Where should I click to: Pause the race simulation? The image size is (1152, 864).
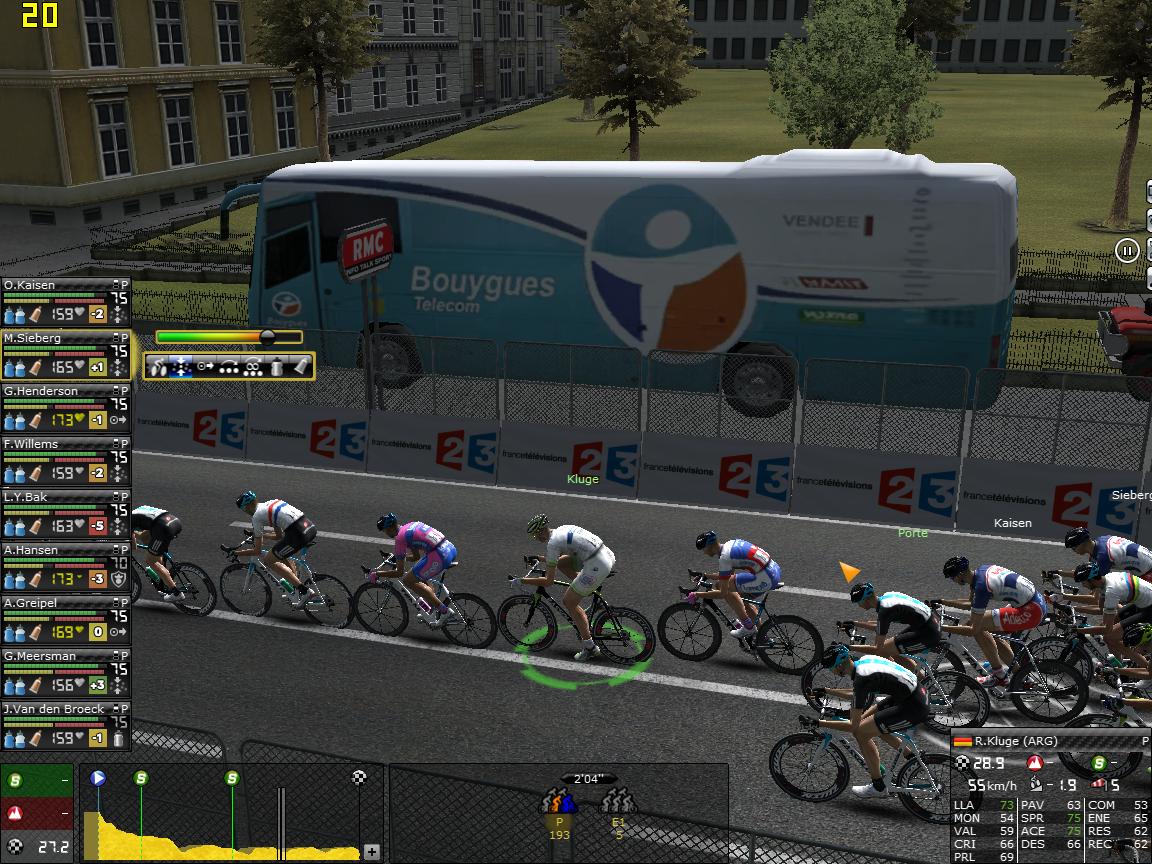(1128, 250)
